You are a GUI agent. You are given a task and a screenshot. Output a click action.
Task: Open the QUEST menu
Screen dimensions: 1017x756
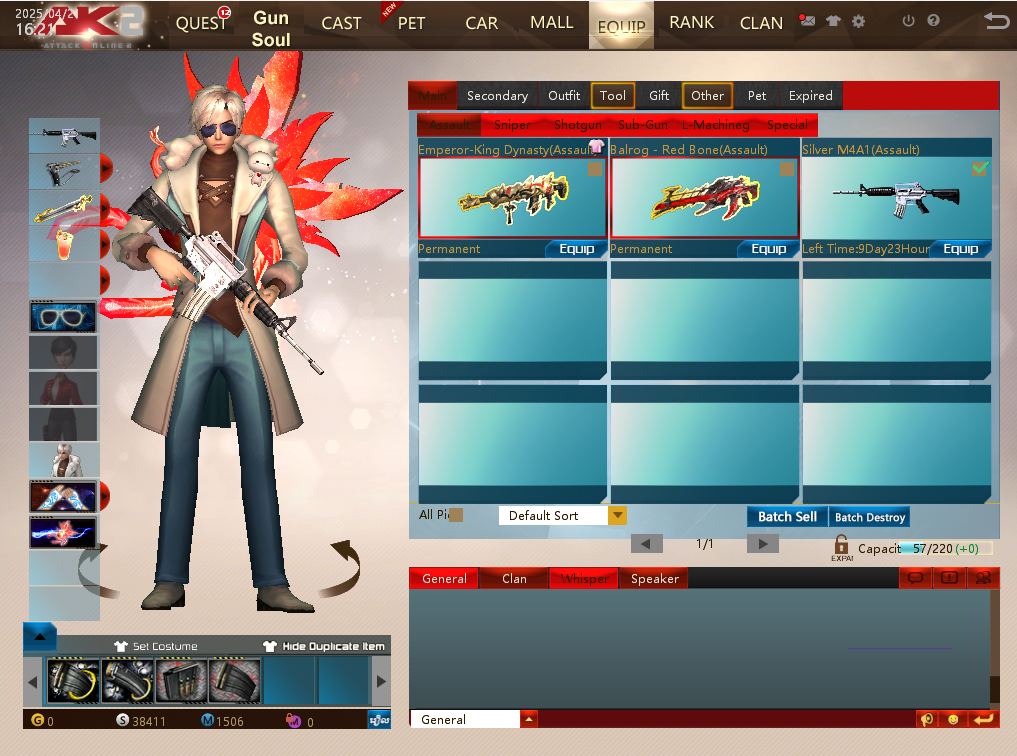pos(200,23)
